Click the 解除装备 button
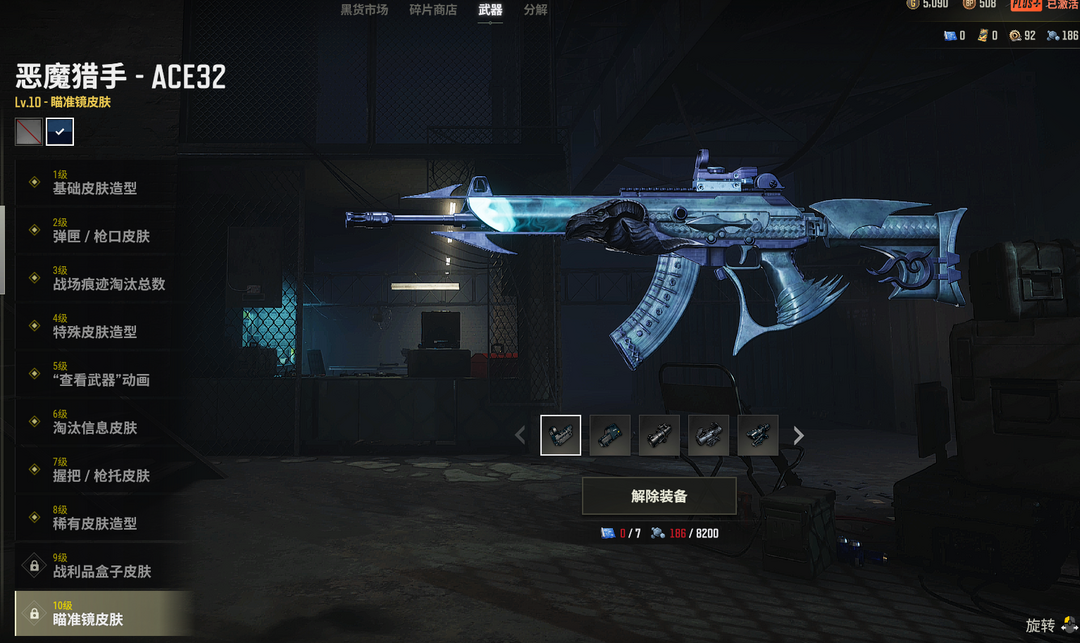1080x643 pixels. pos(659,496)
